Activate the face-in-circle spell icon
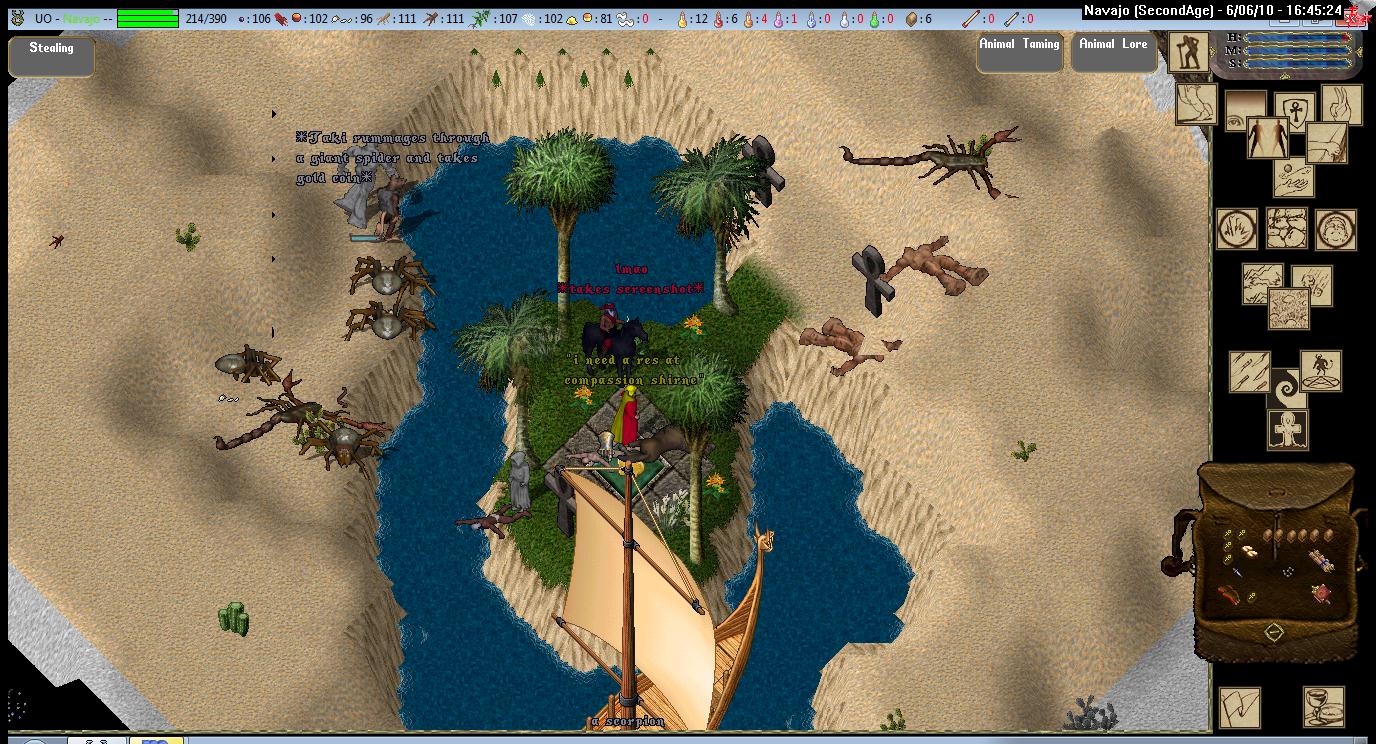 point(1335,229)
